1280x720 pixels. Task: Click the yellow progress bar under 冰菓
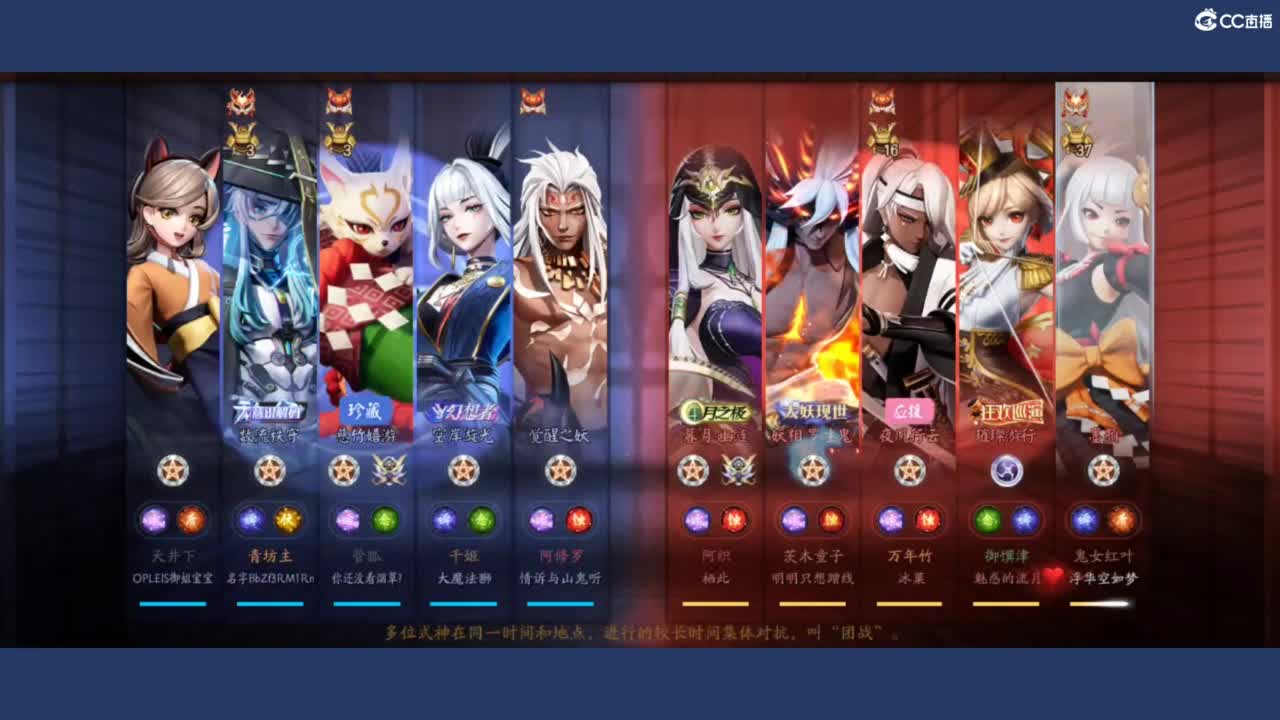pos(910,602)
